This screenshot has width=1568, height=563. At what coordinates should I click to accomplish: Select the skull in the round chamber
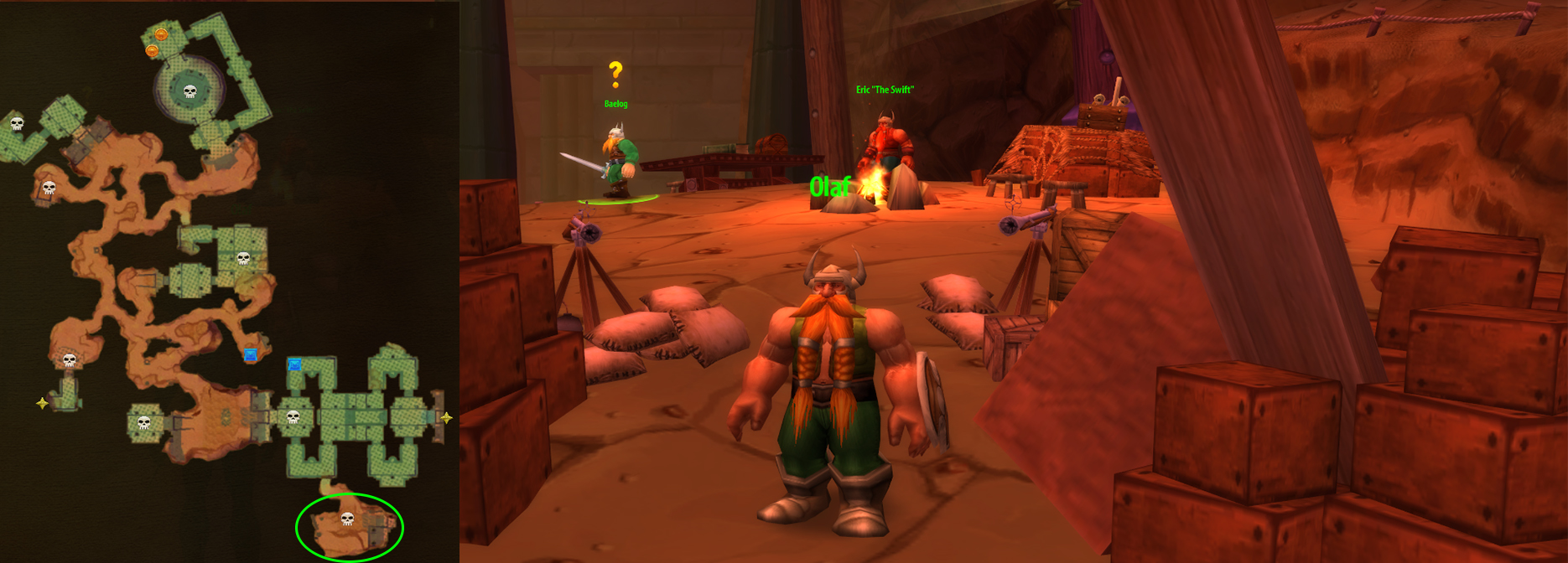coord(190,91)
